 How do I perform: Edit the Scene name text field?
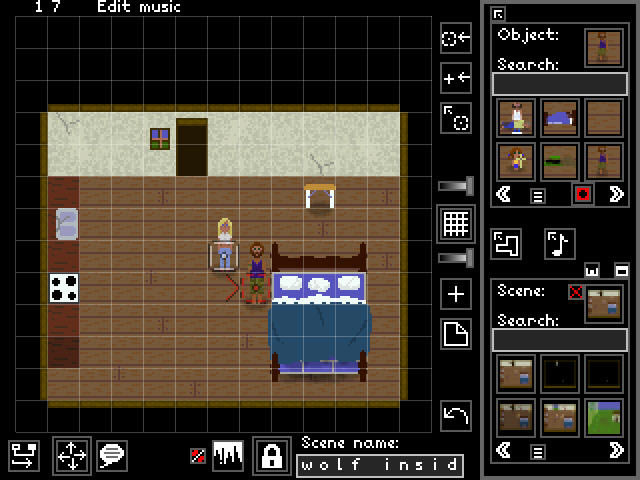379,465
